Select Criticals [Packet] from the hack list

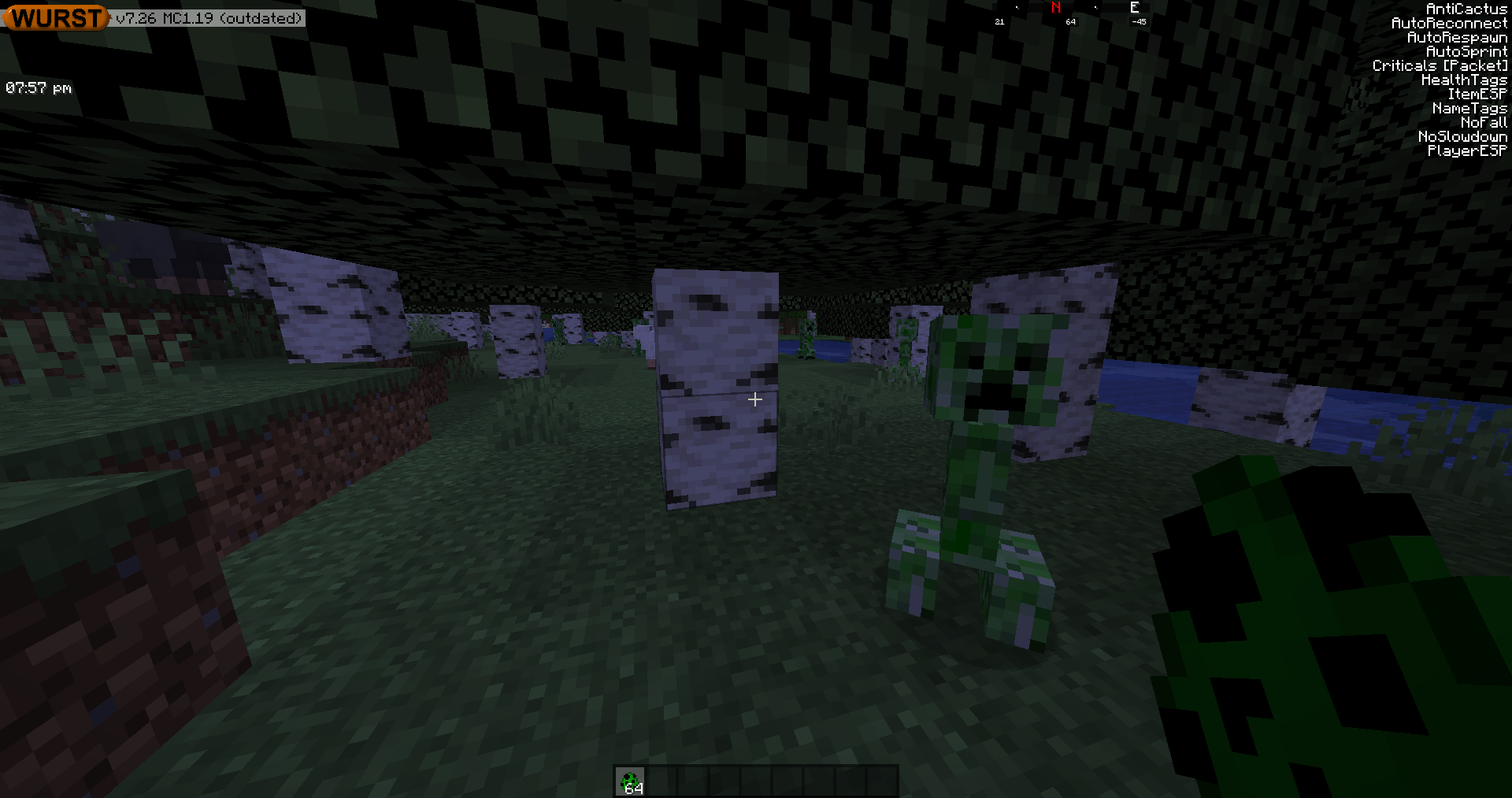1440,65
